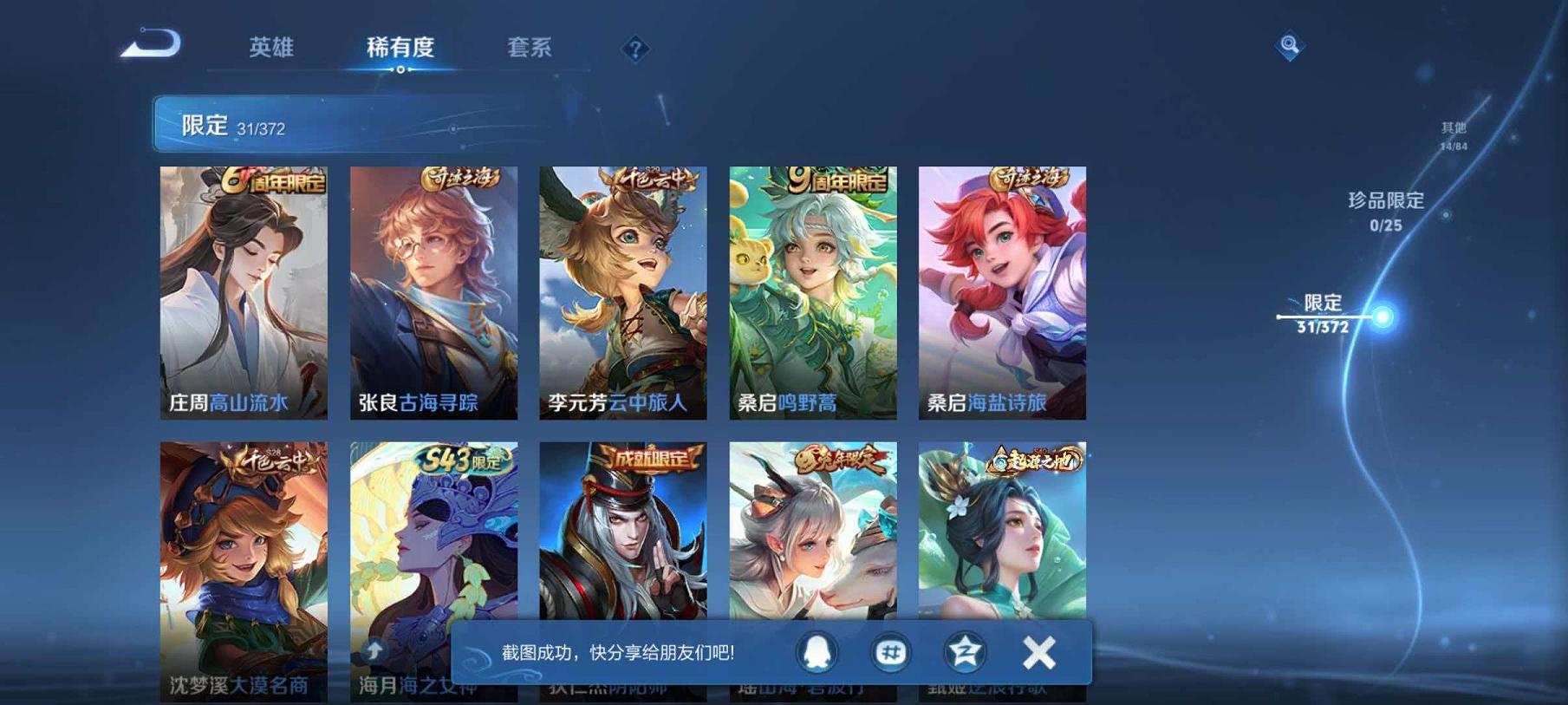
Task: Switch to the 英雄 tab
Action: [271, 49]
